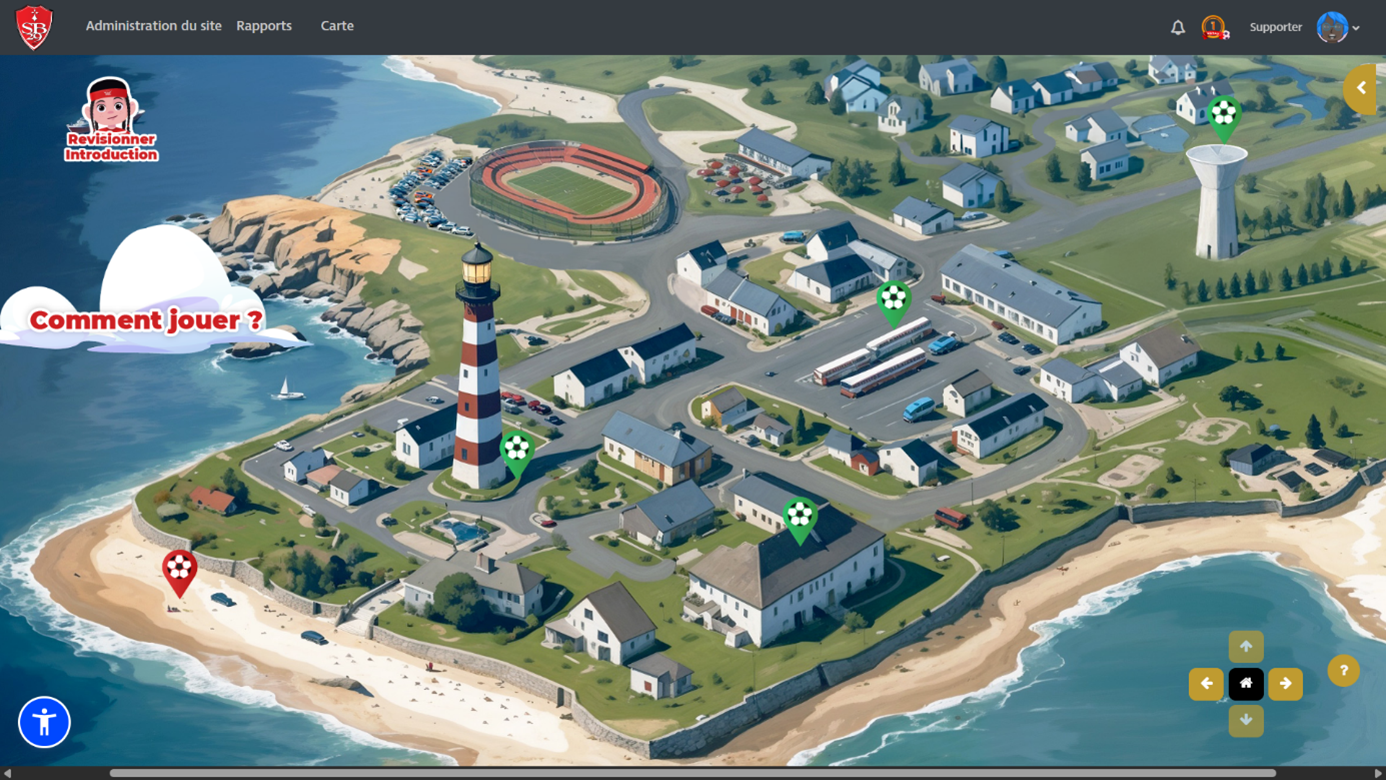Replay the Revisionner Introduction character
The height and width of the screenshot is (780, 1386).
click(x=110, y=120)
